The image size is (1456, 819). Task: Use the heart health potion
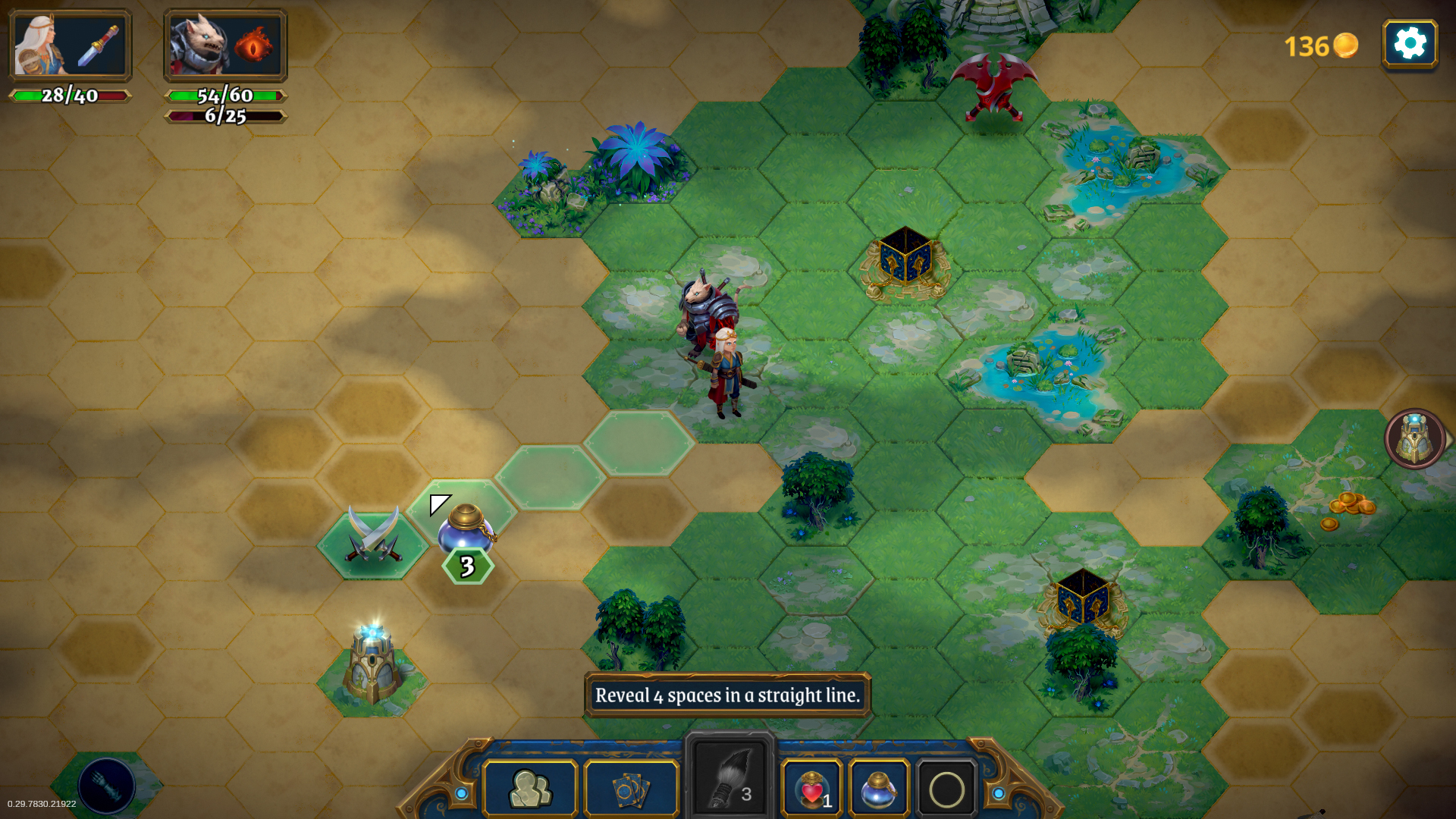(x=811, y=789)
